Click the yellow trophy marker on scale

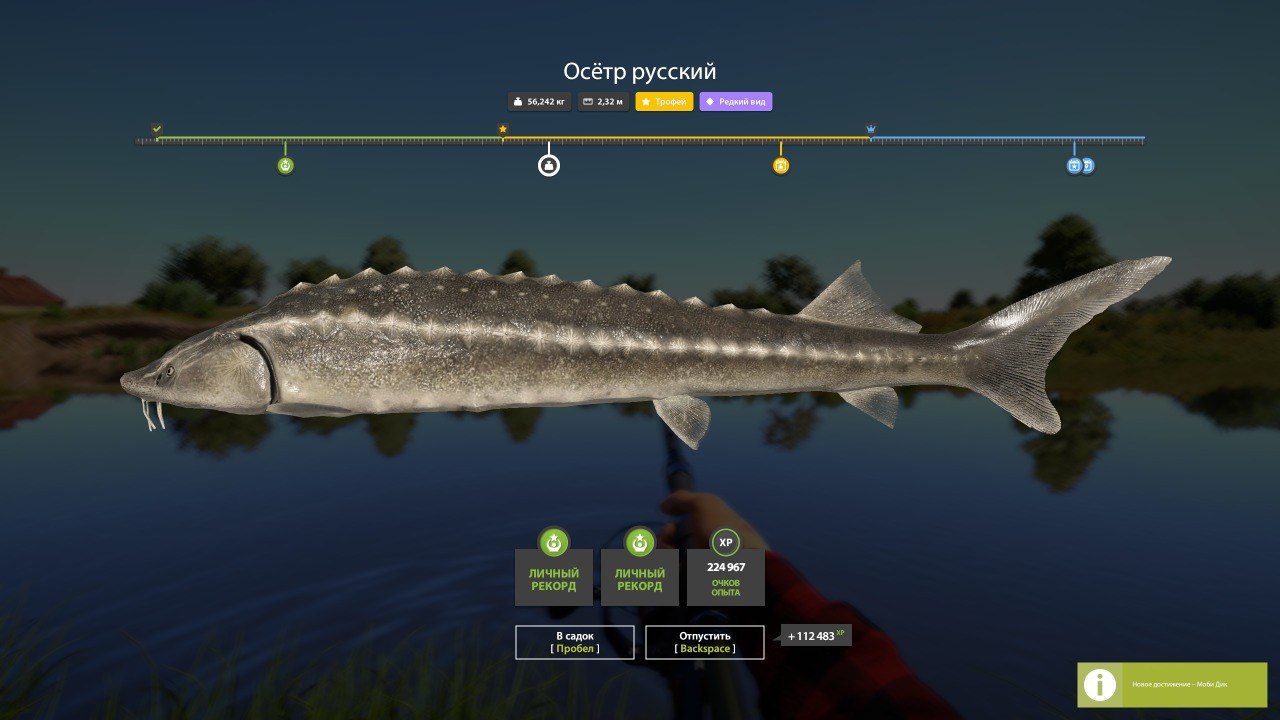pos(781,165)
